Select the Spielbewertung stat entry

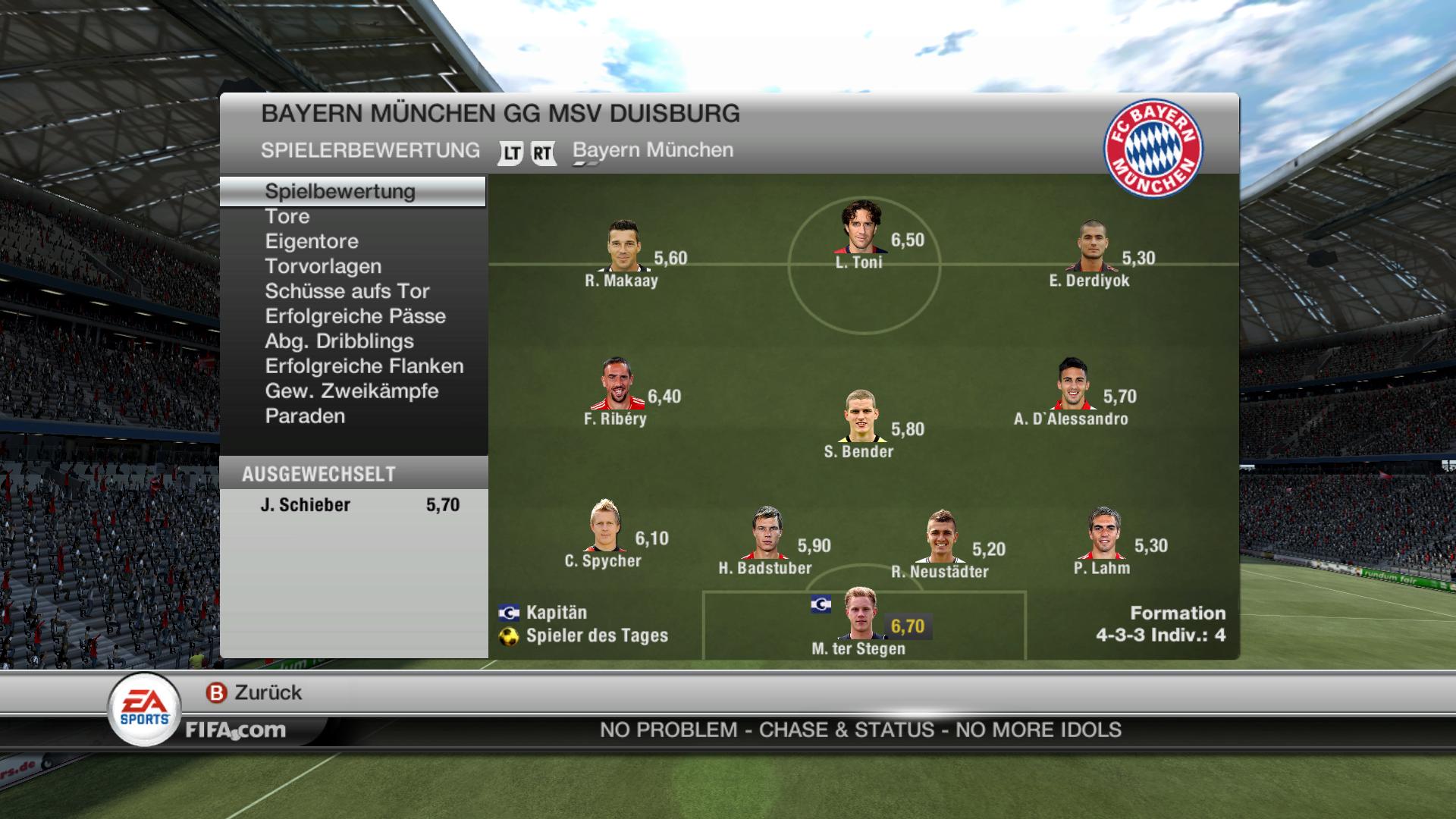(340, 191)
